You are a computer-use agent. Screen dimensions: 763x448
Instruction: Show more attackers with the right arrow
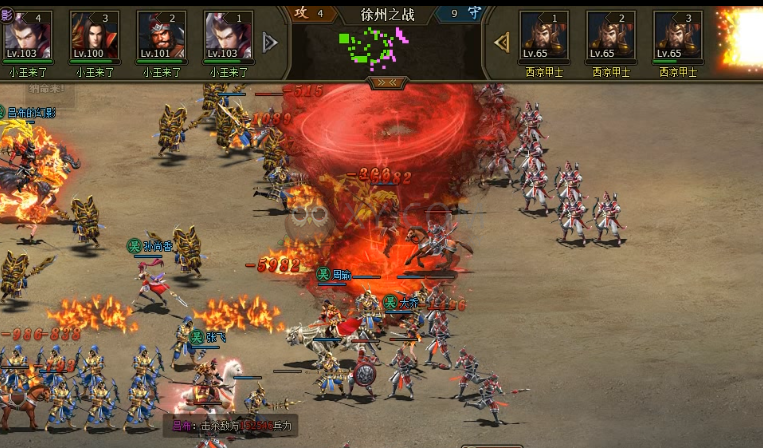[x=269, y=42]
